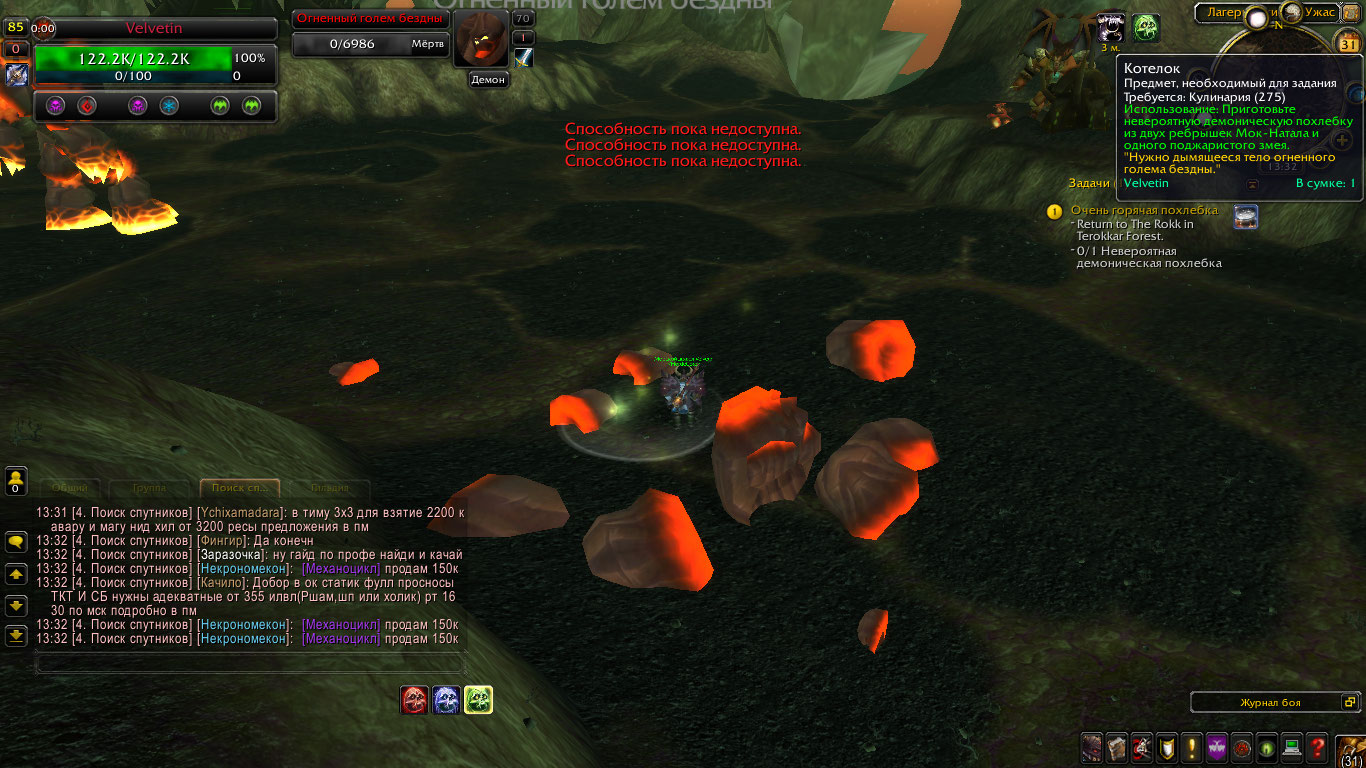Switch to the "Общий" chat tab
This screenshot has width=1366, height=768.
click(x=70, y=488)
